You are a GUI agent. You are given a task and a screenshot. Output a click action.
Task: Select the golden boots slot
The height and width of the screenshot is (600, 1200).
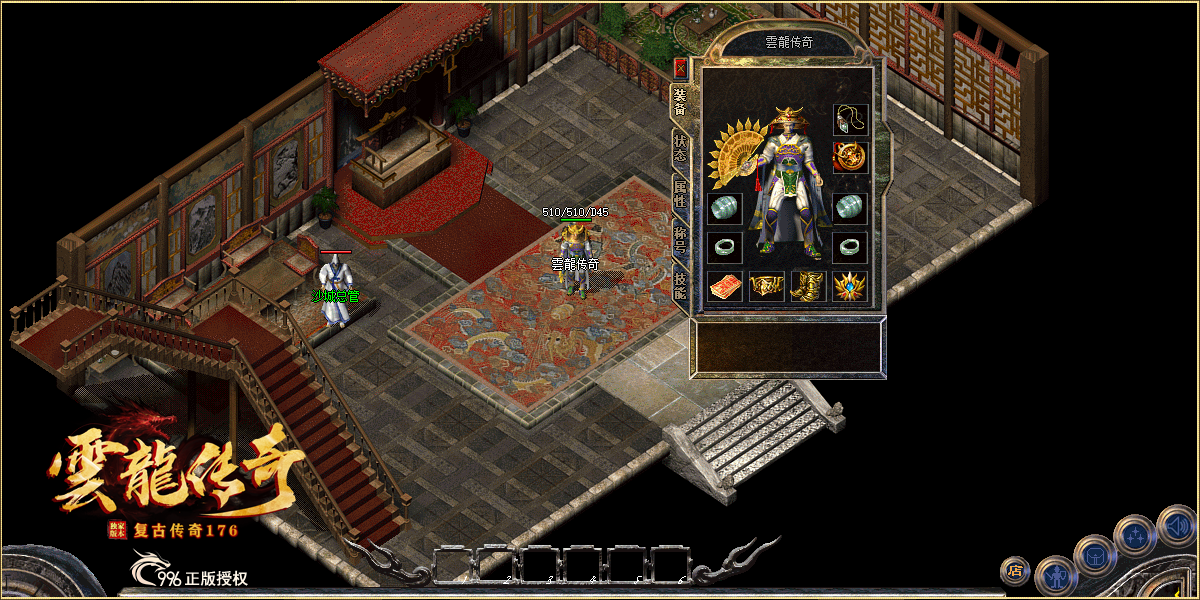[x=808, y=287]
